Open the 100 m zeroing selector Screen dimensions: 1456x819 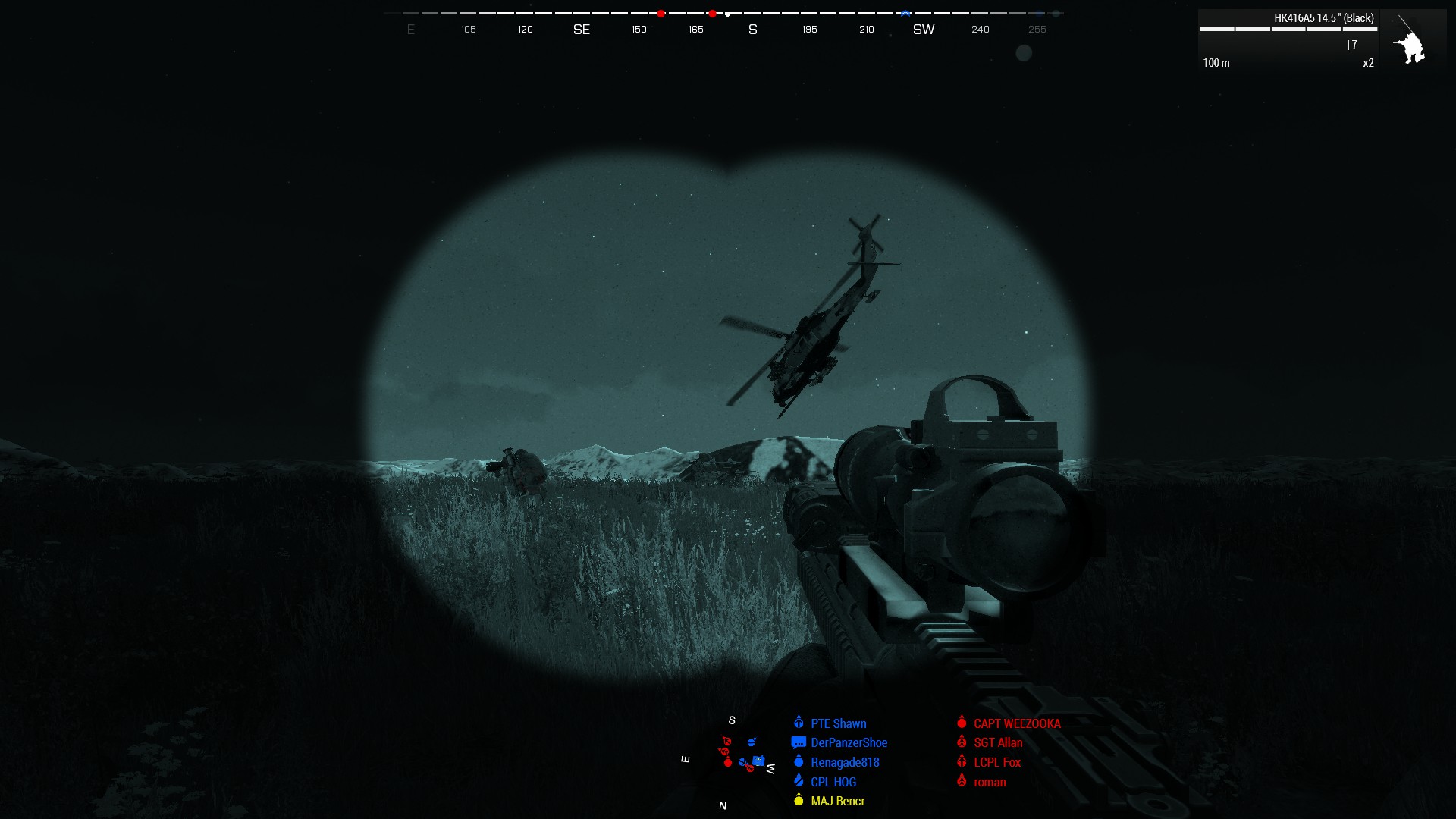[x=1215, y=64]
